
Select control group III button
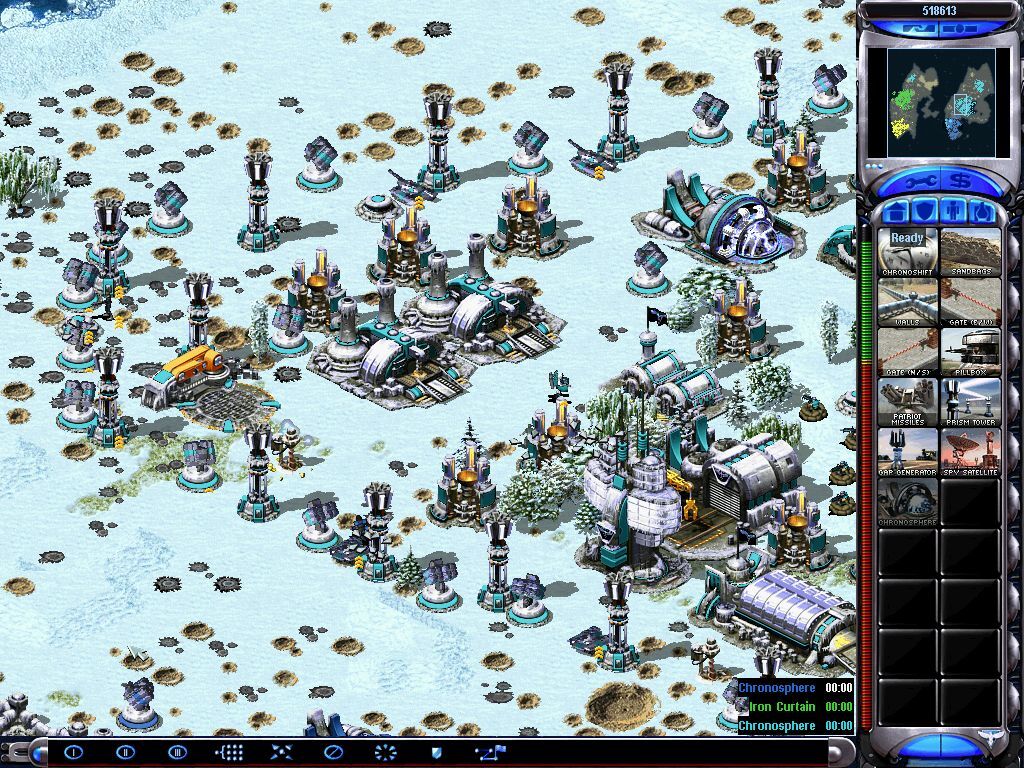[x=177, y=752]
